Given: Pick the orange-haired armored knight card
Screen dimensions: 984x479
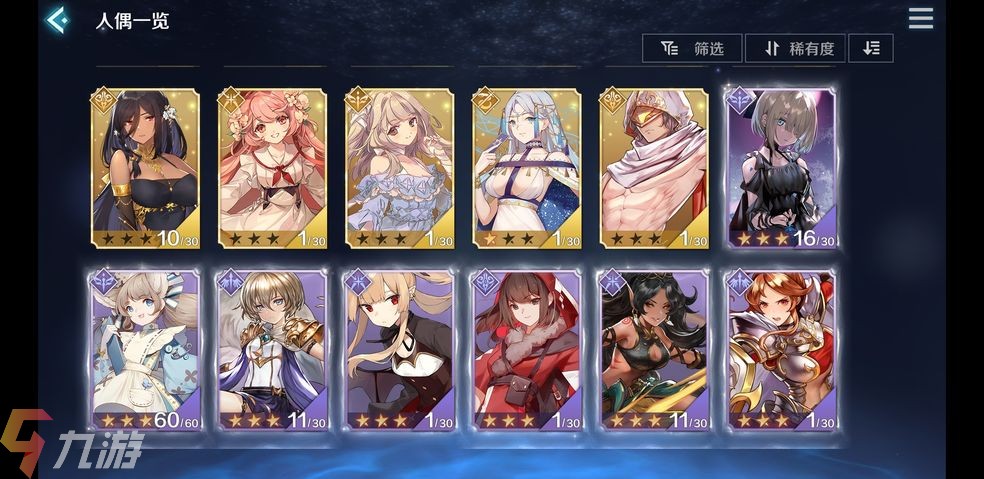Looking at the screenshot, I should point(781,350).
